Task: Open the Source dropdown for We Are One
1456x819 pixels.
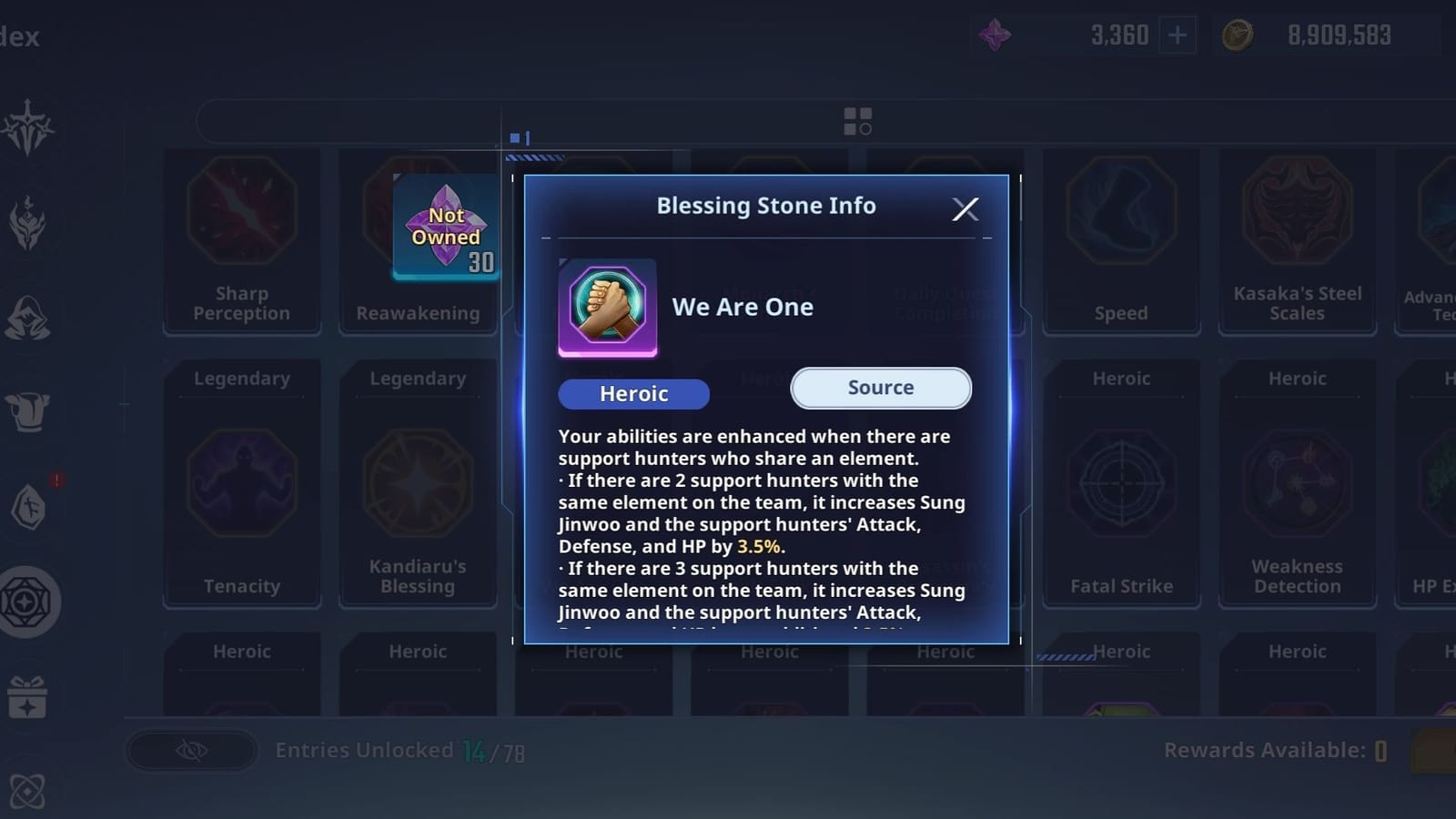Action: (x=879, y=388)
